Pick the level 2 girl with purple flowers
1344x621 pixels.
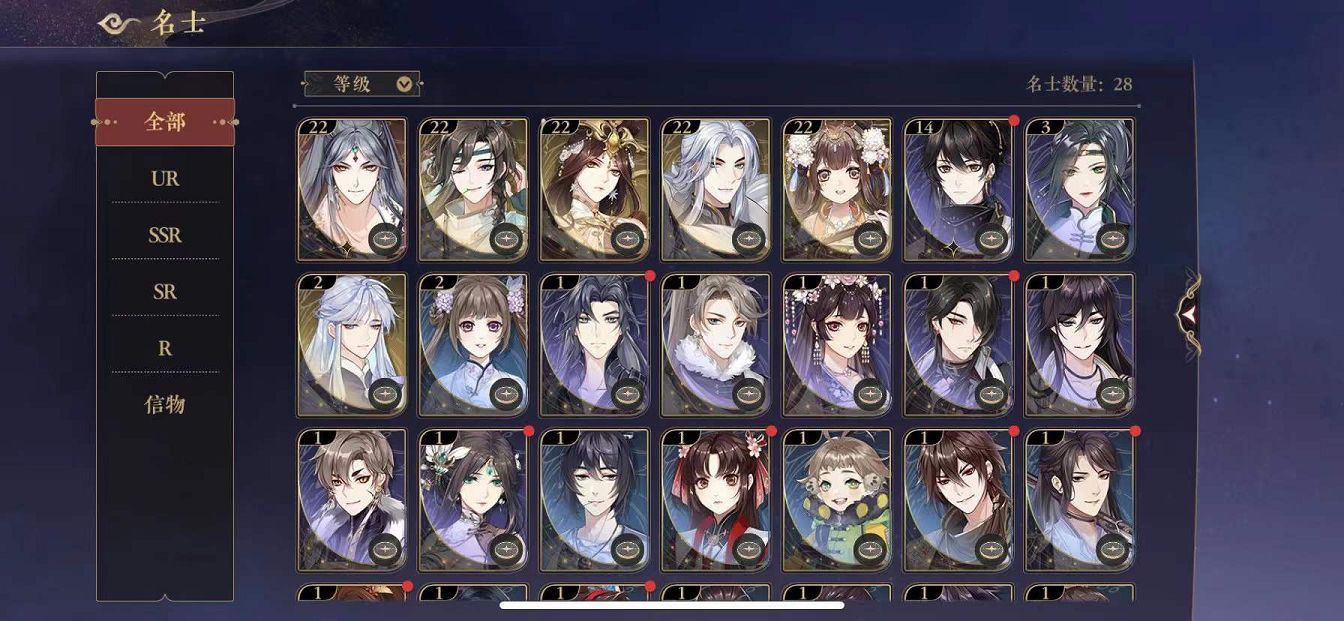click(x=473, y=344)
